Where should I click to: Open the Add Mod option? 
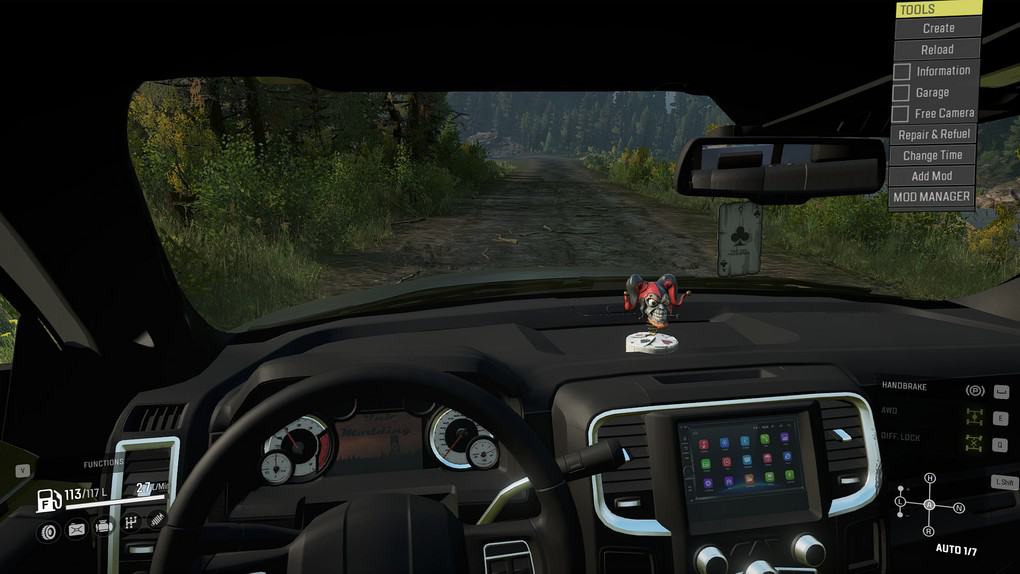931,176
